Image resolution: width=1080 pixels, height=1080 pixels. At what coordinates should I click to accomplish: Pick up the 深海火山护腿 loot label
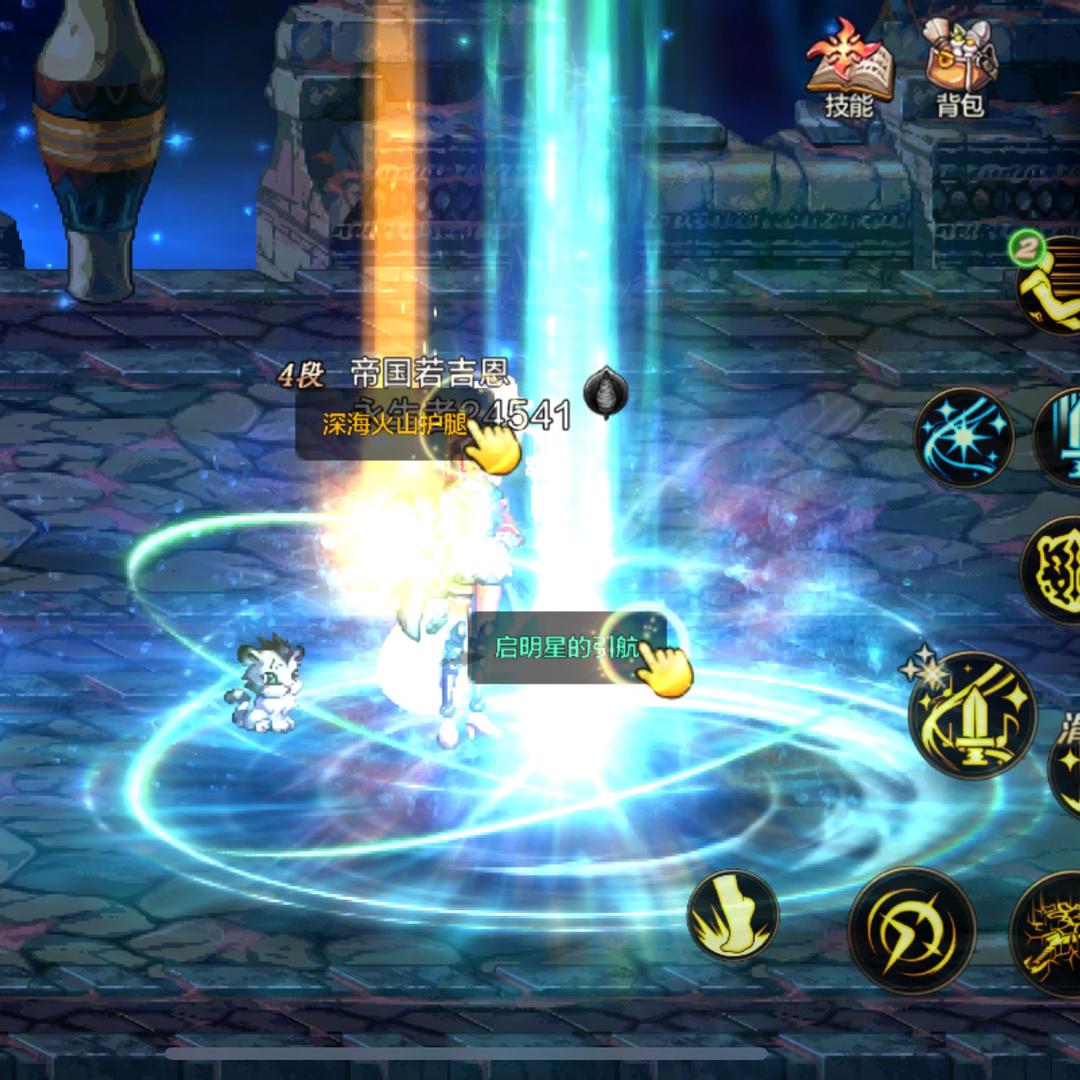(x=394, y=424)
